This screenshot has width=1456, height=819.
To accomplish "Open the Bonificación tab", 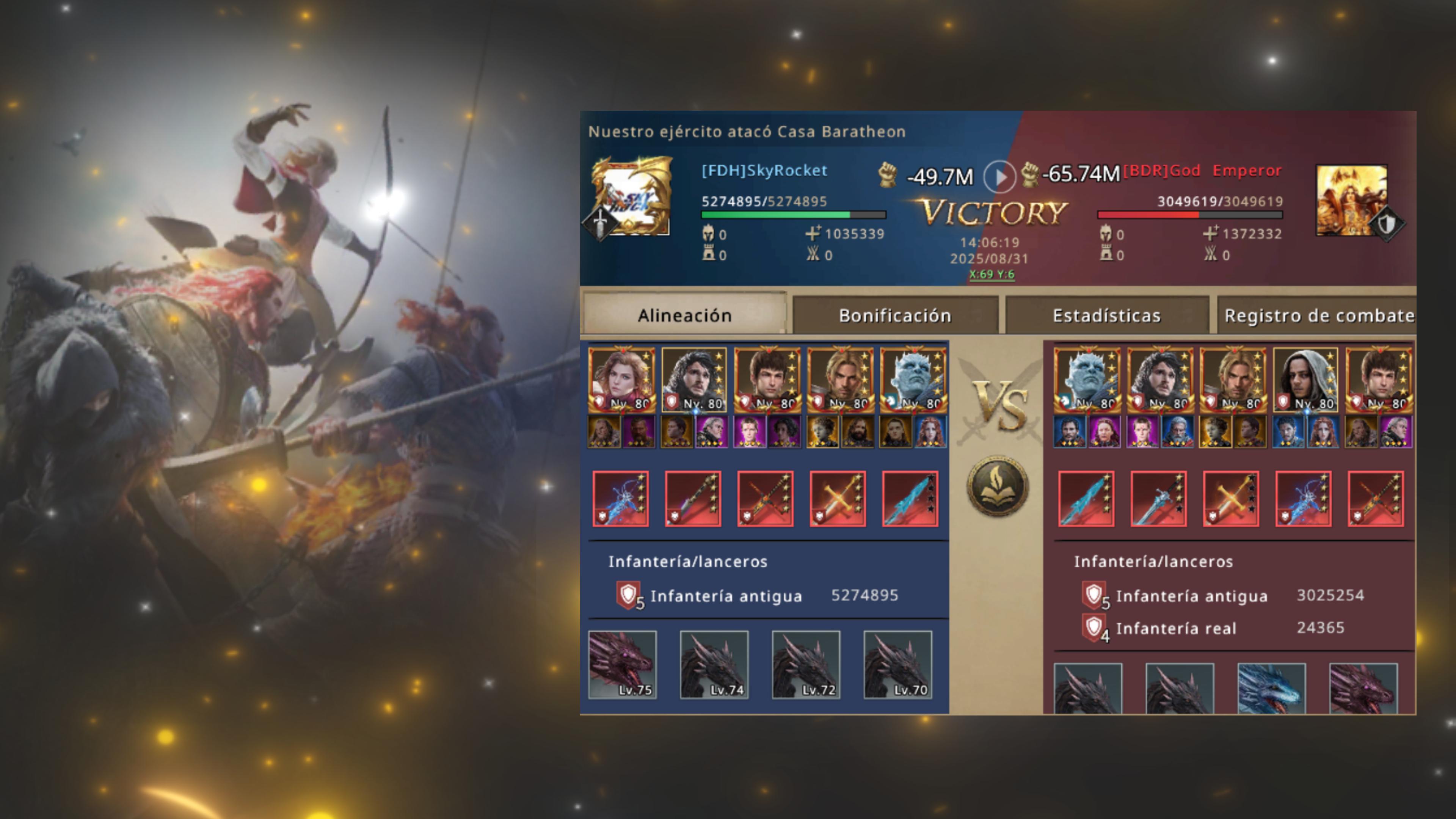I will [x=895, y=315].
